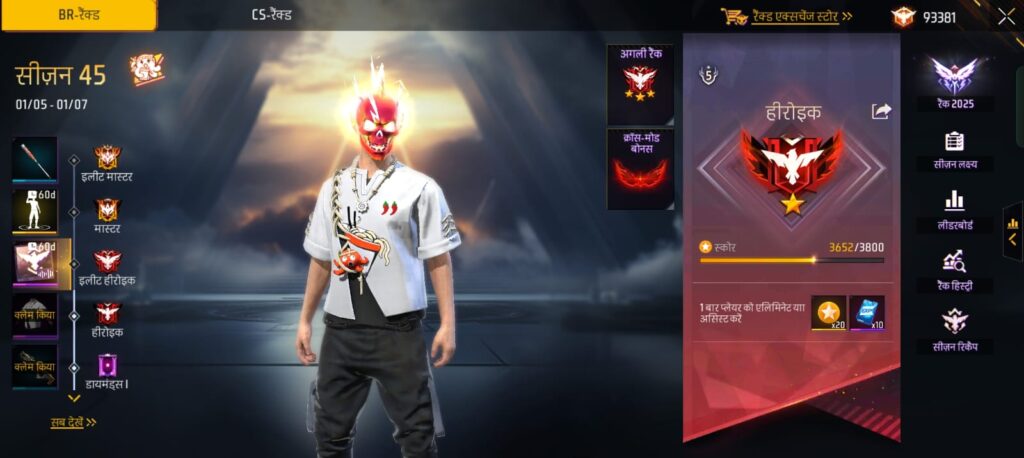View the सीज़न रिकैप season recap

(x=953, y=330)
